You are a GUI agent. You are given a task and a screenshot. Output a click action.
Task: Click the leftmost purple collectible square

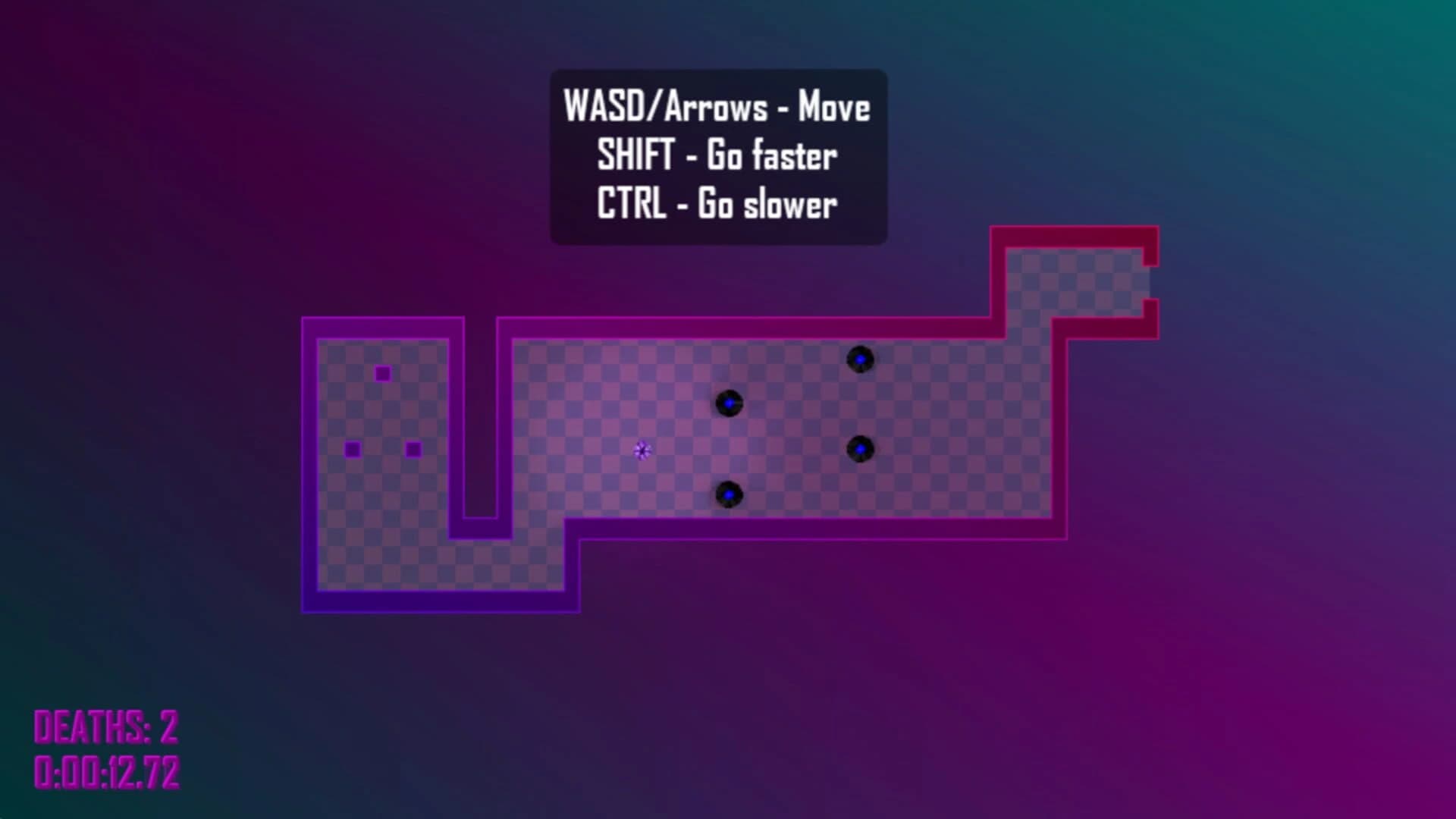pyautogui.click(x=351, y=449)
